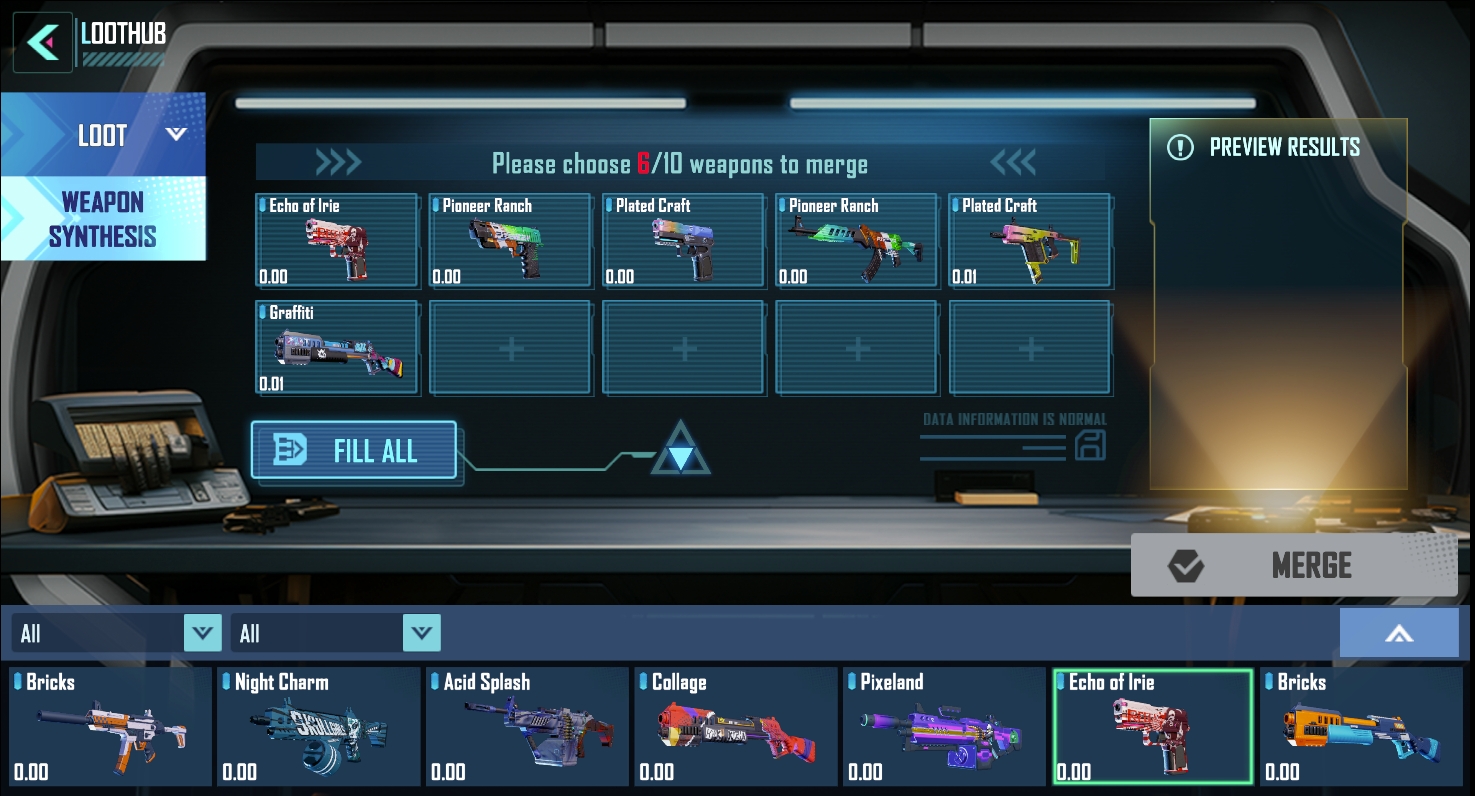Choose the Pixeland weapon card
The height and width of the screenshot is (796, 1475).
pyautogui.click(x=944, y=727)
